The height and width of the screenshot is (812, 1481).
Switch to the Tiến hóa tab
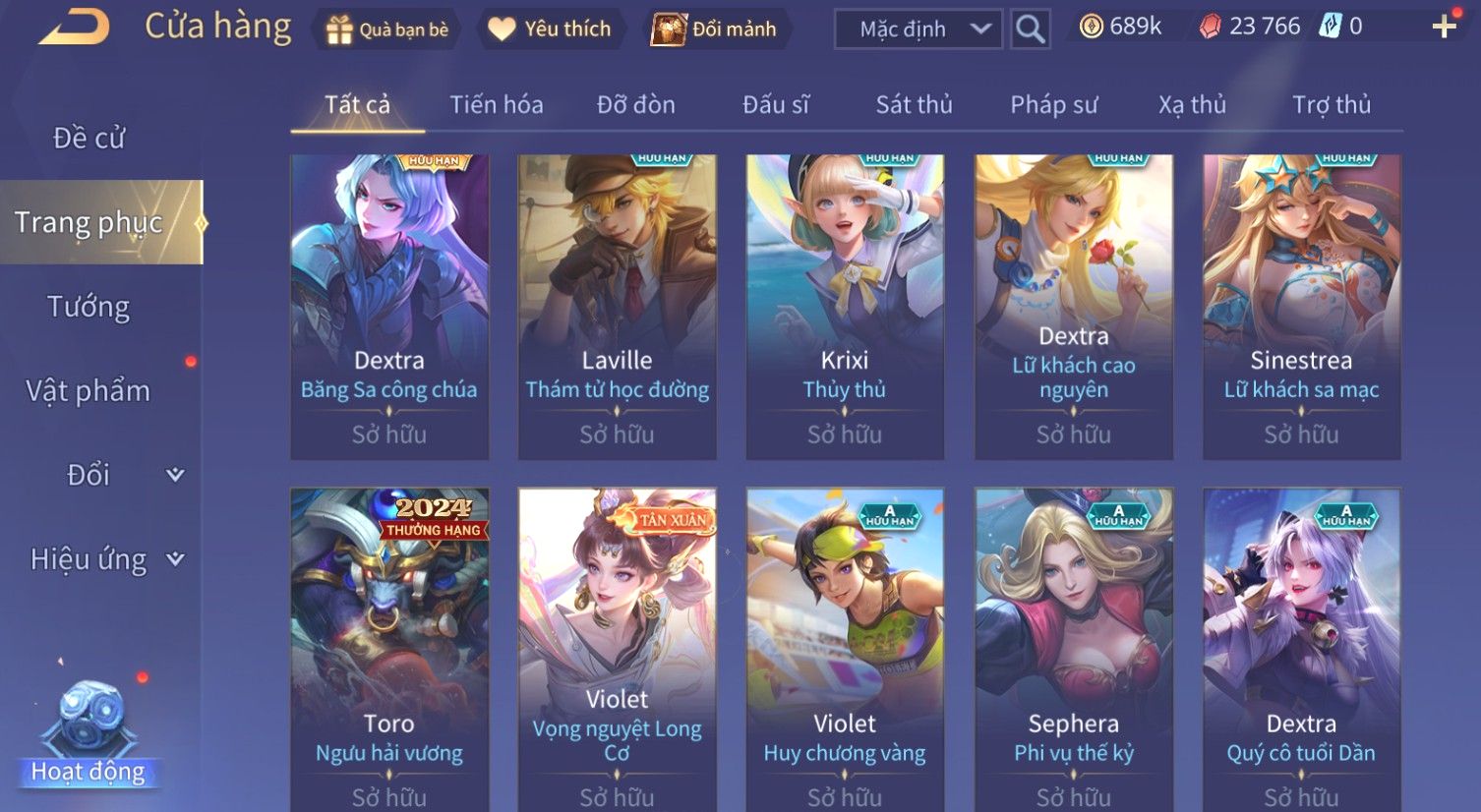pos(497,104)
